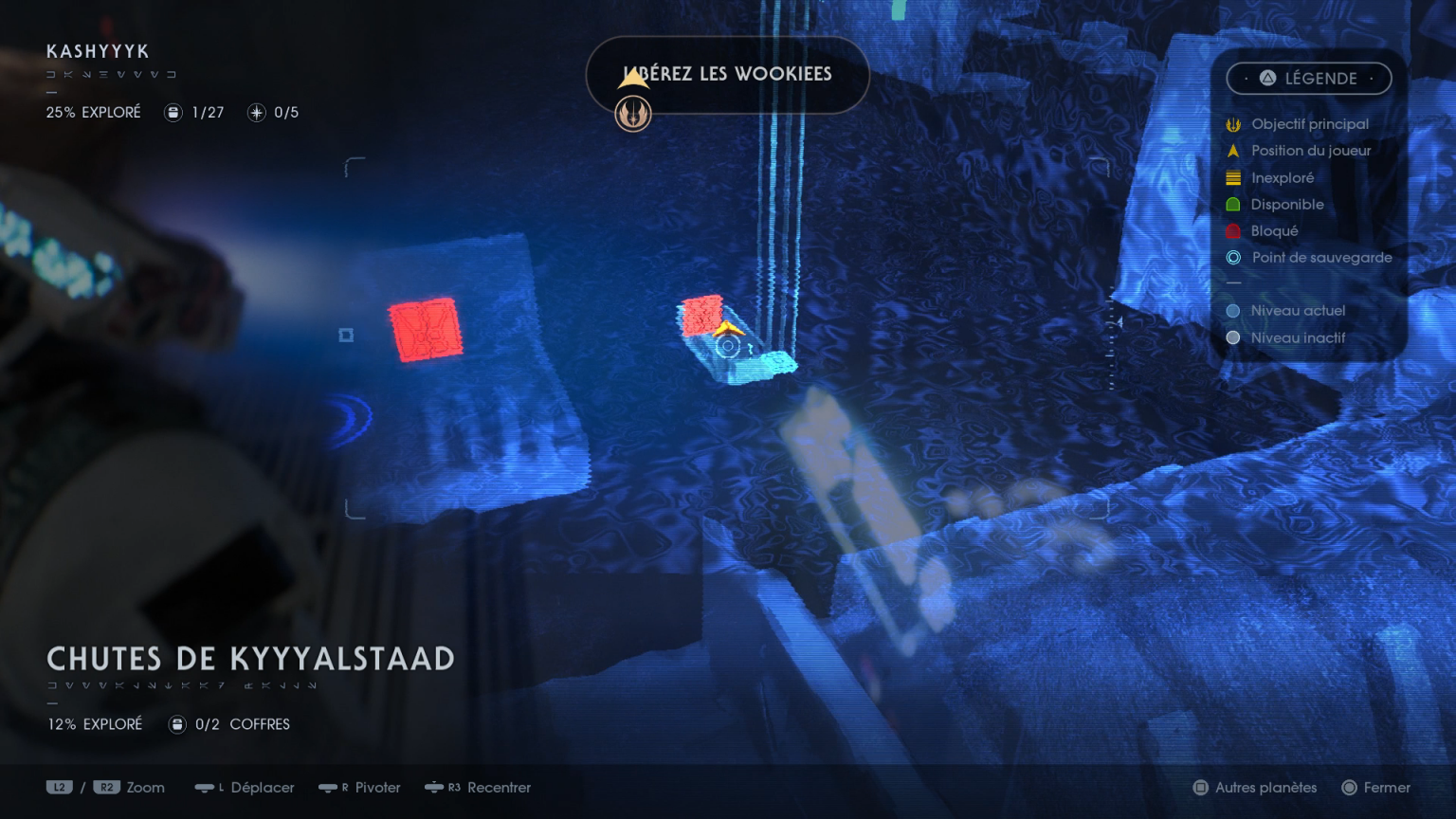Expand the Recentrer view option
The image size is (1456, 819).
[x=478, y=788]
